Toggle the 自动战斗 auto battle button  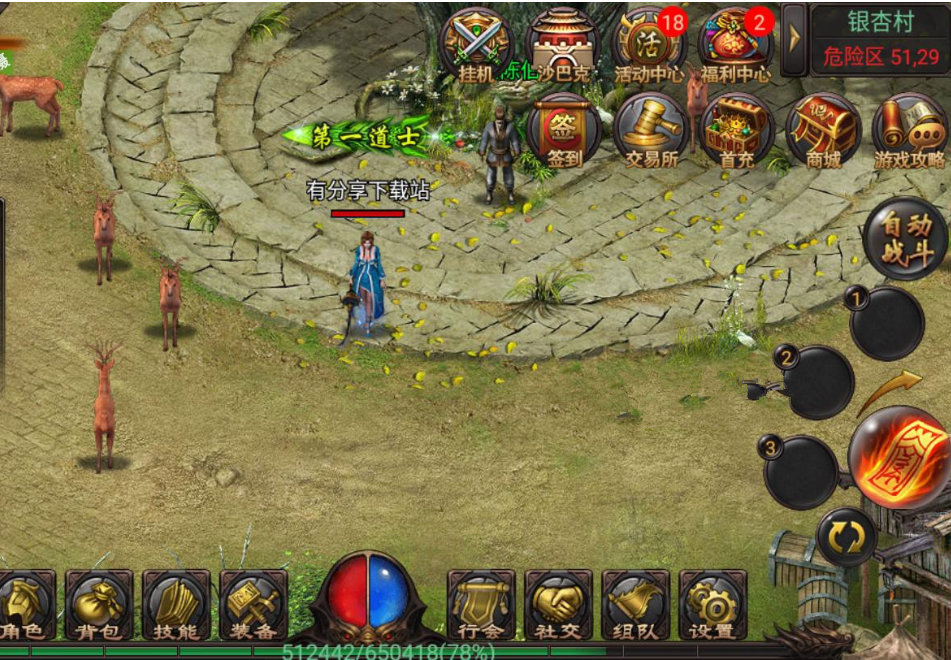tap(905, 239)
